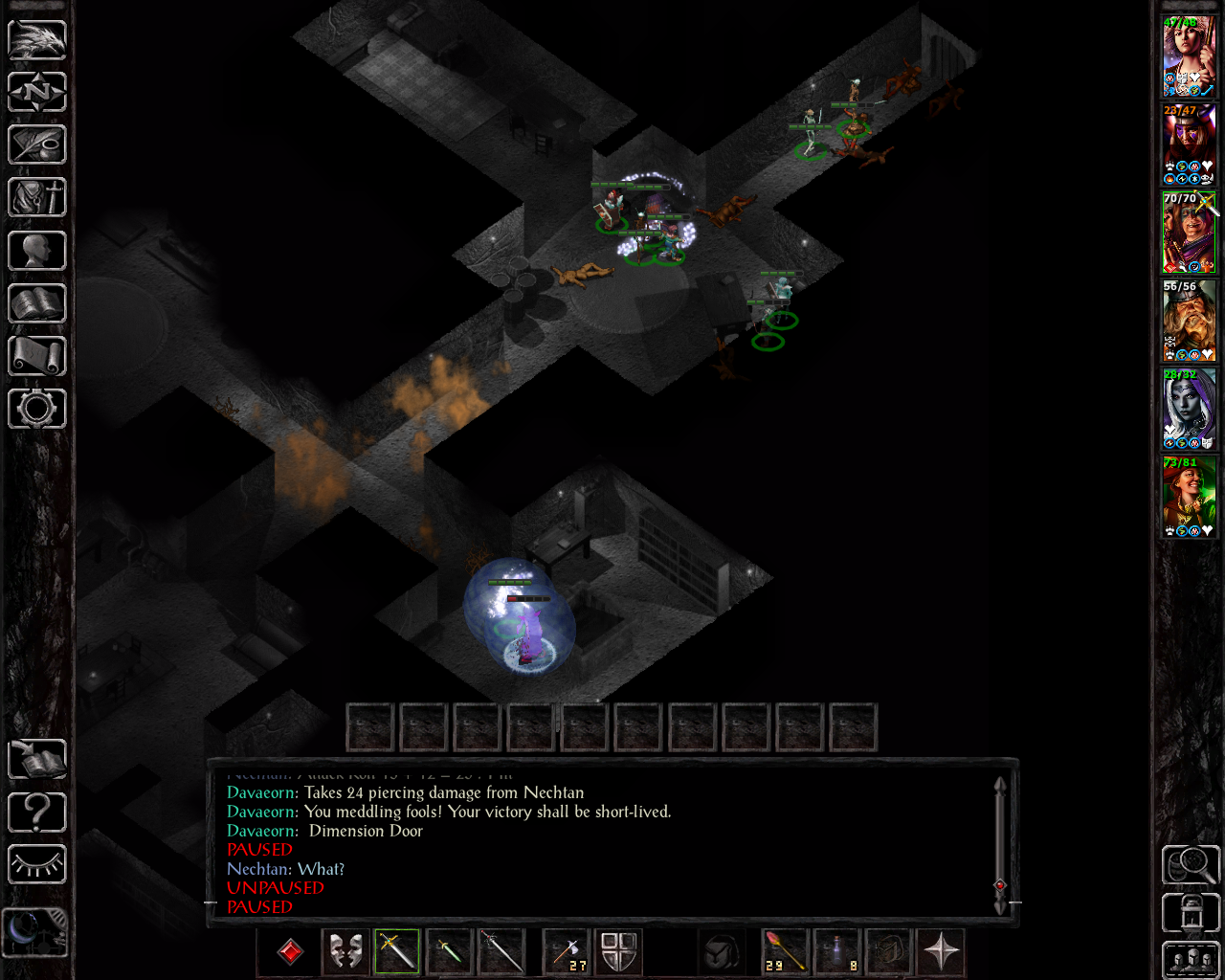Quick save with the book-and-arrow button
The image size is (1225, 980).
coord(37,760)
